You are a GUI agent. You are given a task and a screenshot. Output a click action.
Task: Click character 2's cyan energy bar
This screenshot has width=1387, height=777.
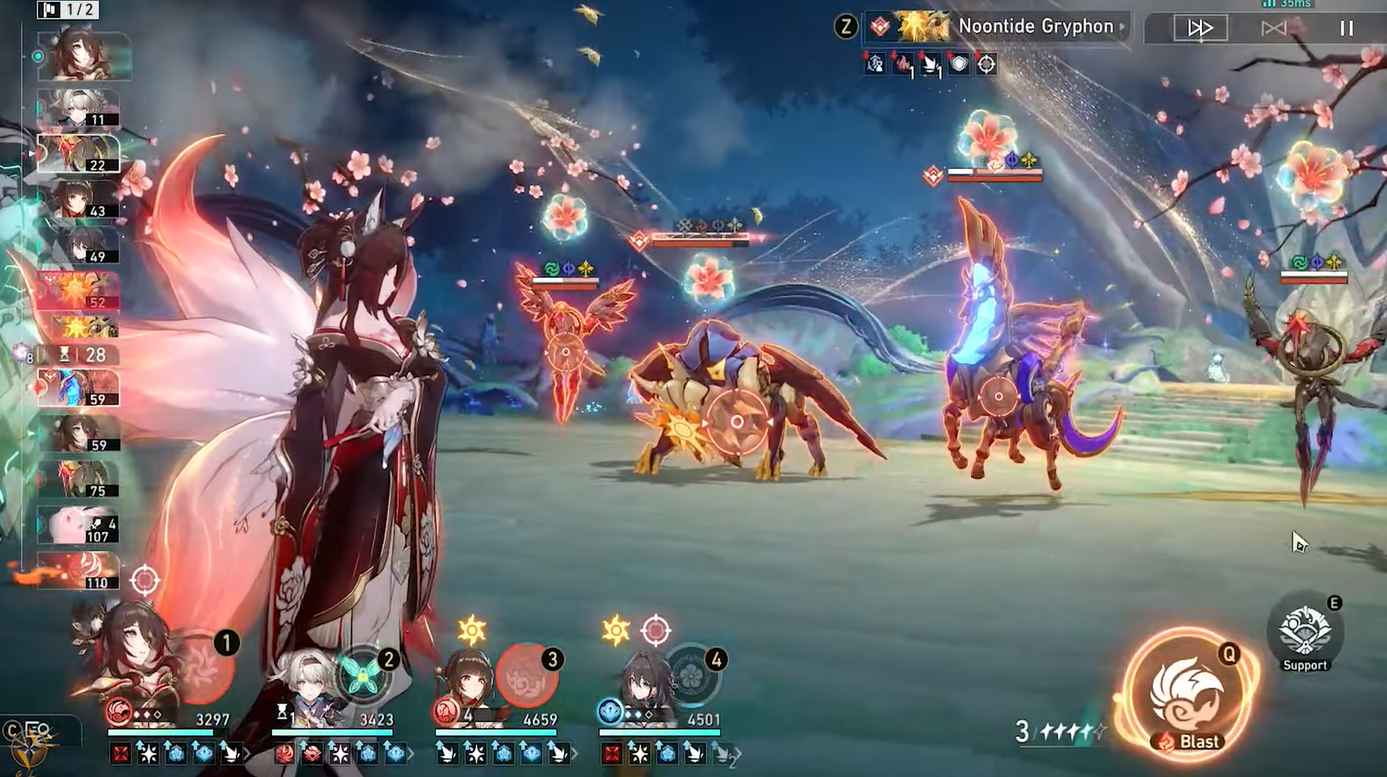coord(335,733)
